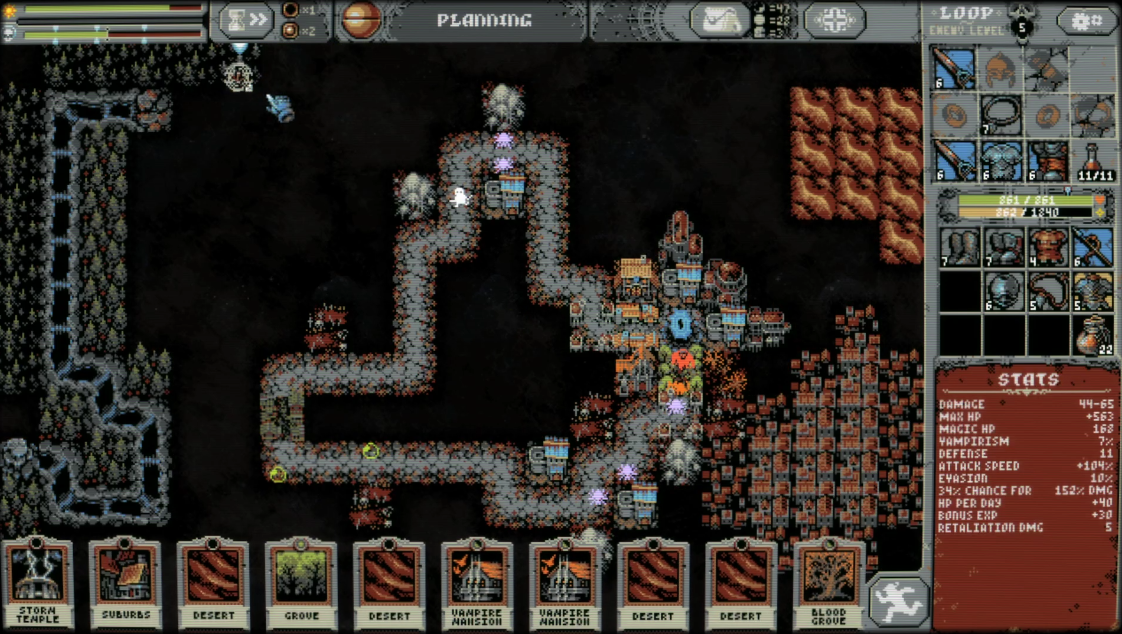Click the boss orb icon

tap(361, 20)
